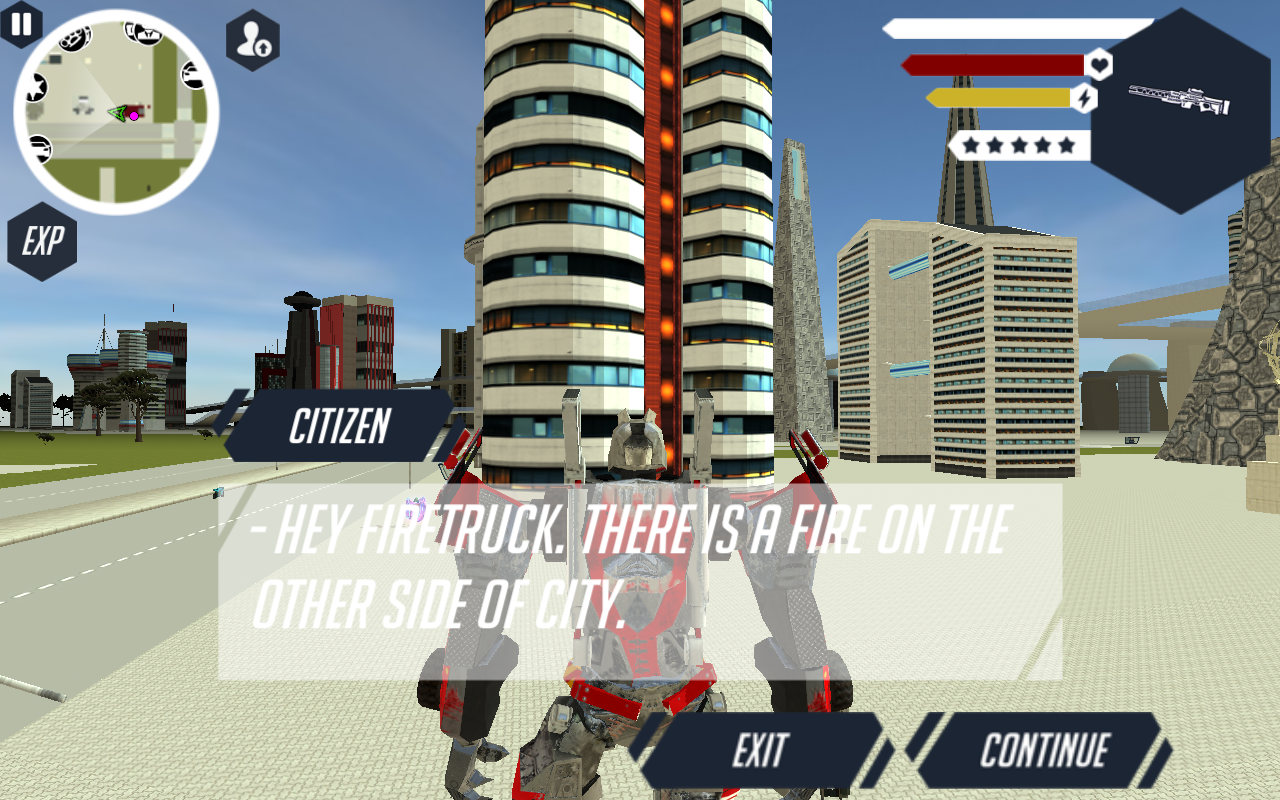Click the CITIZEN name tag
This screenshot has height=800, width=1280.
339,427
